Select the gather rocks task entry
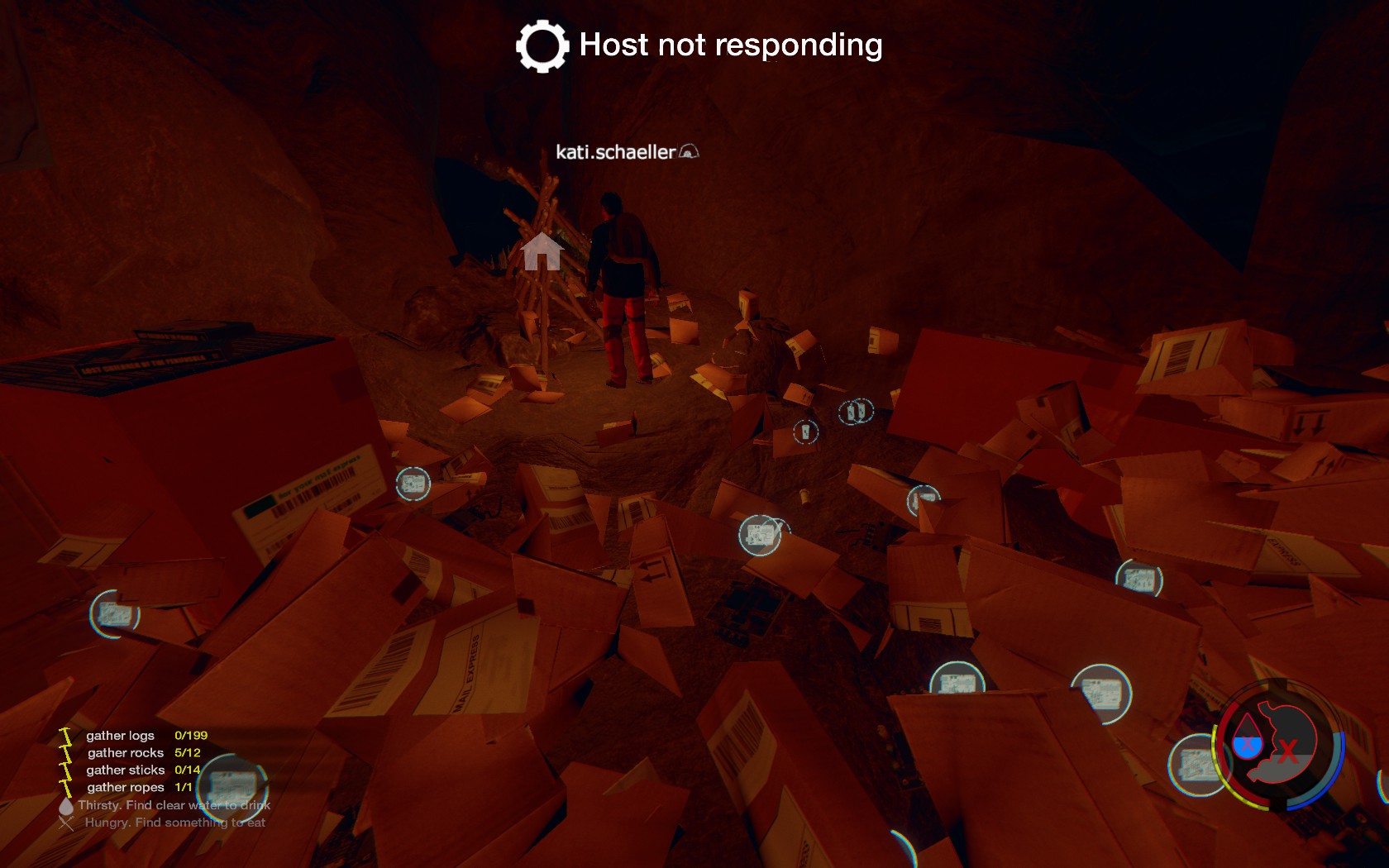This screenshot has width=1389, height=868. point(126,753)
